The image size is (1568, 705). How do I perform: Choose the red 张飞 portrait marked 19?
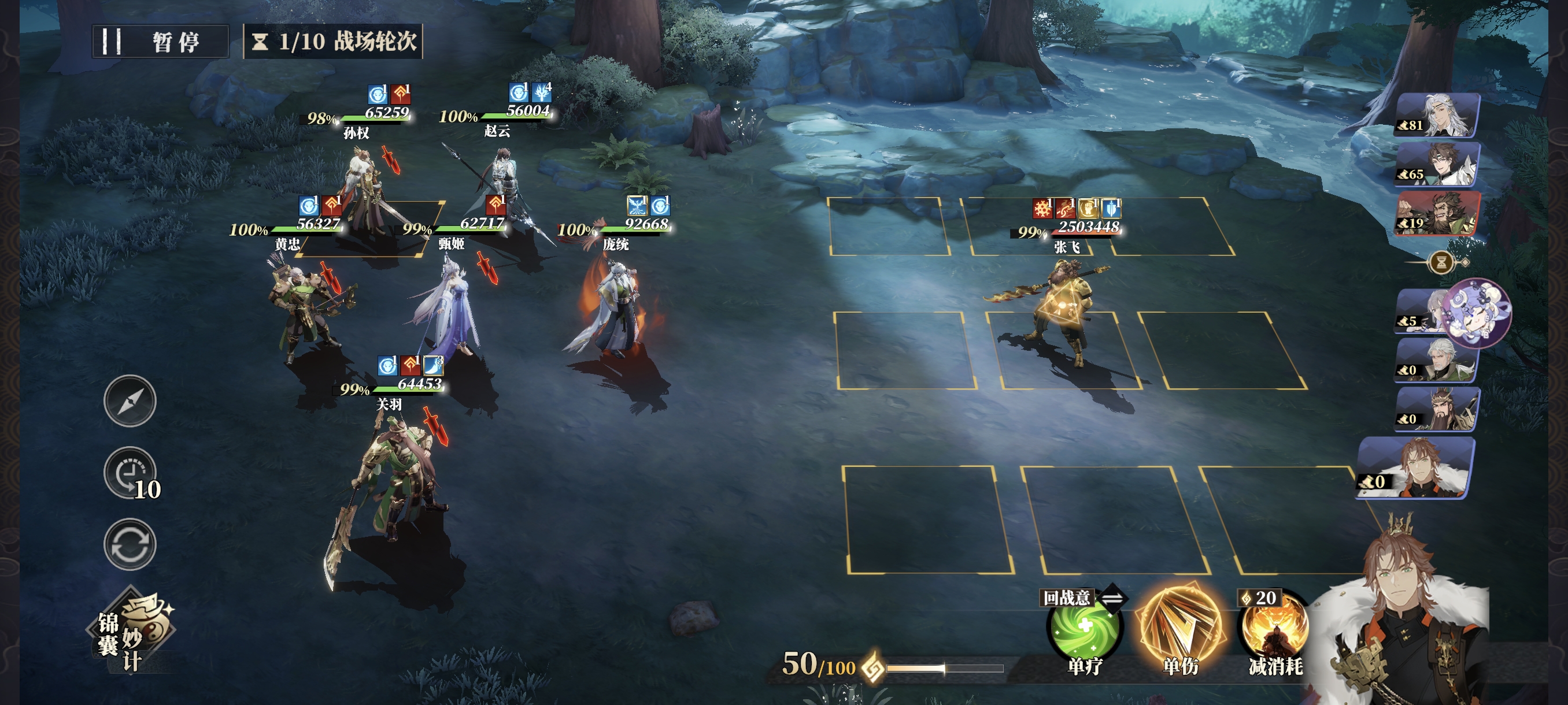(x=1437, y=213)
